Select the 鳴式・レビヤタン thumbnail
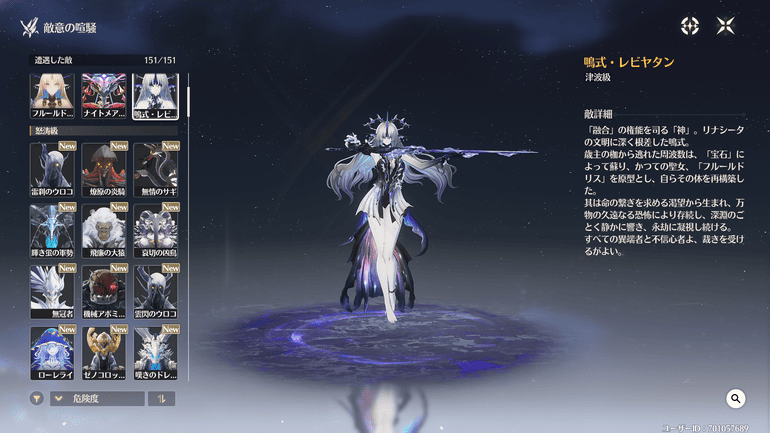770x433 pixels. pos(155,93)
